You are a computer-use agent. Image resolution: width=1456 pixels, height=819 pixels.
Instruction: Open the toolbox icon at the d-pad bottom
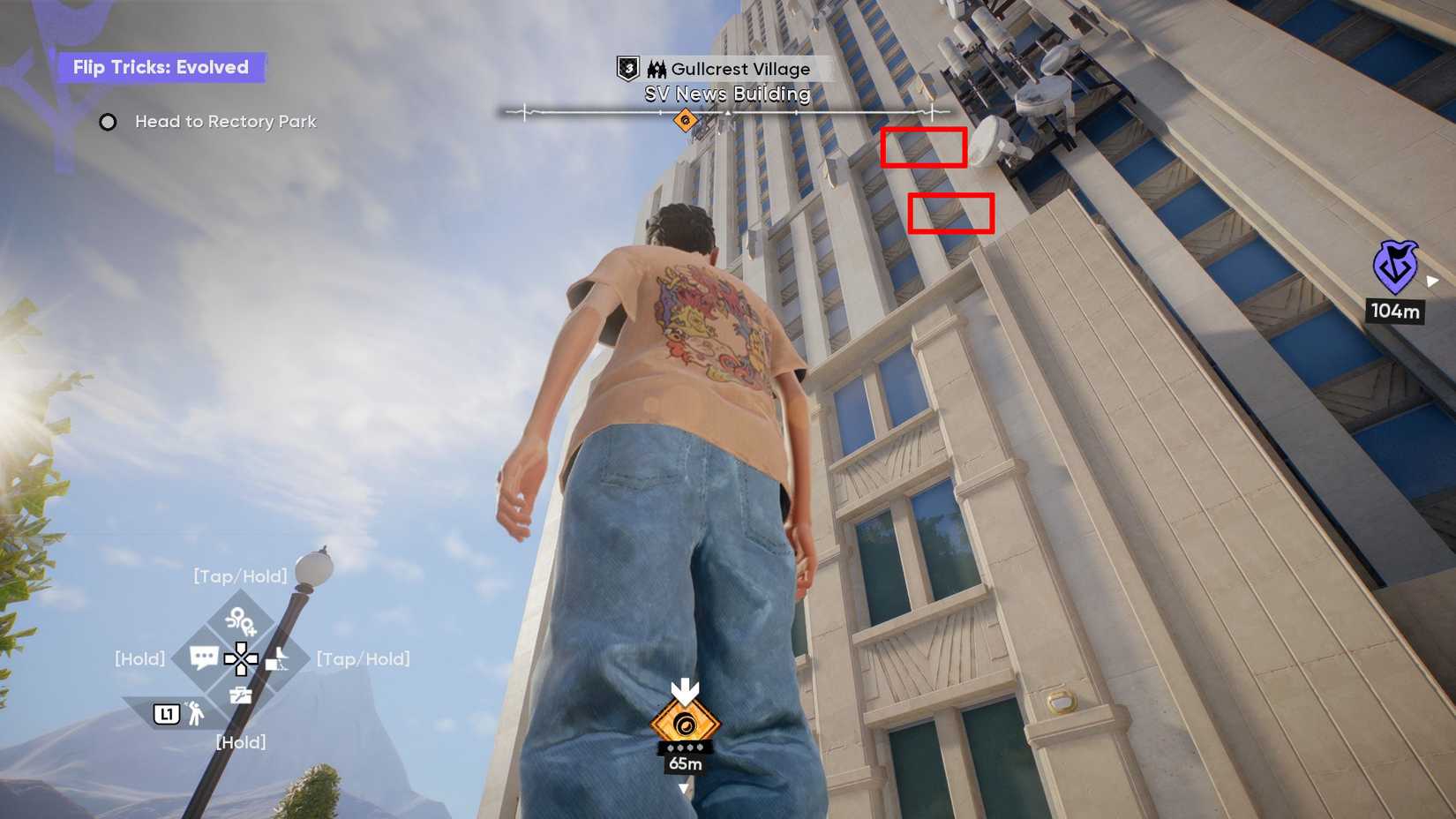pos(241,695)
